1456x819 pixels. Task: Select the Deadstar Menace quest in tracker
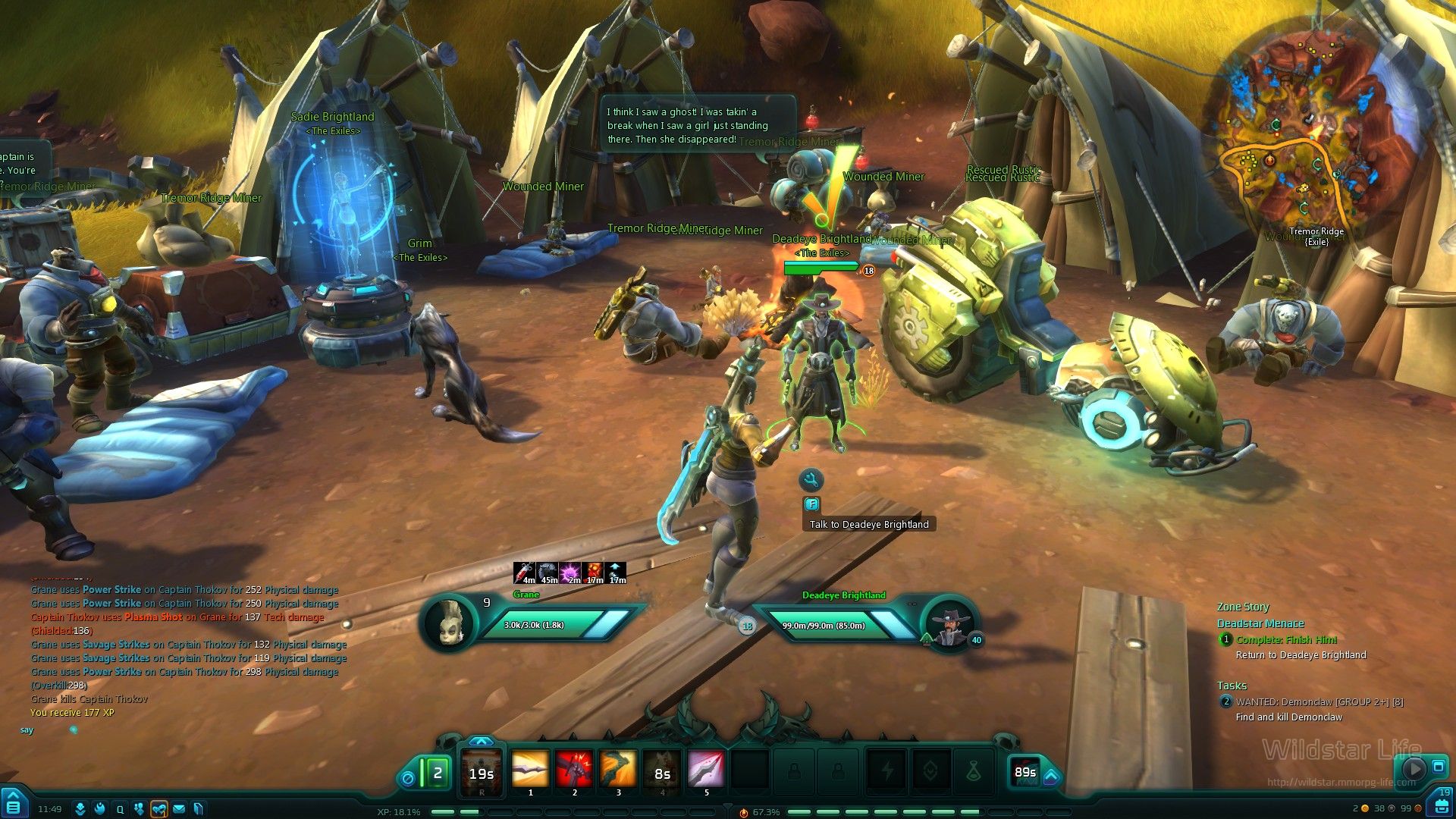[x=1260, y=623]
